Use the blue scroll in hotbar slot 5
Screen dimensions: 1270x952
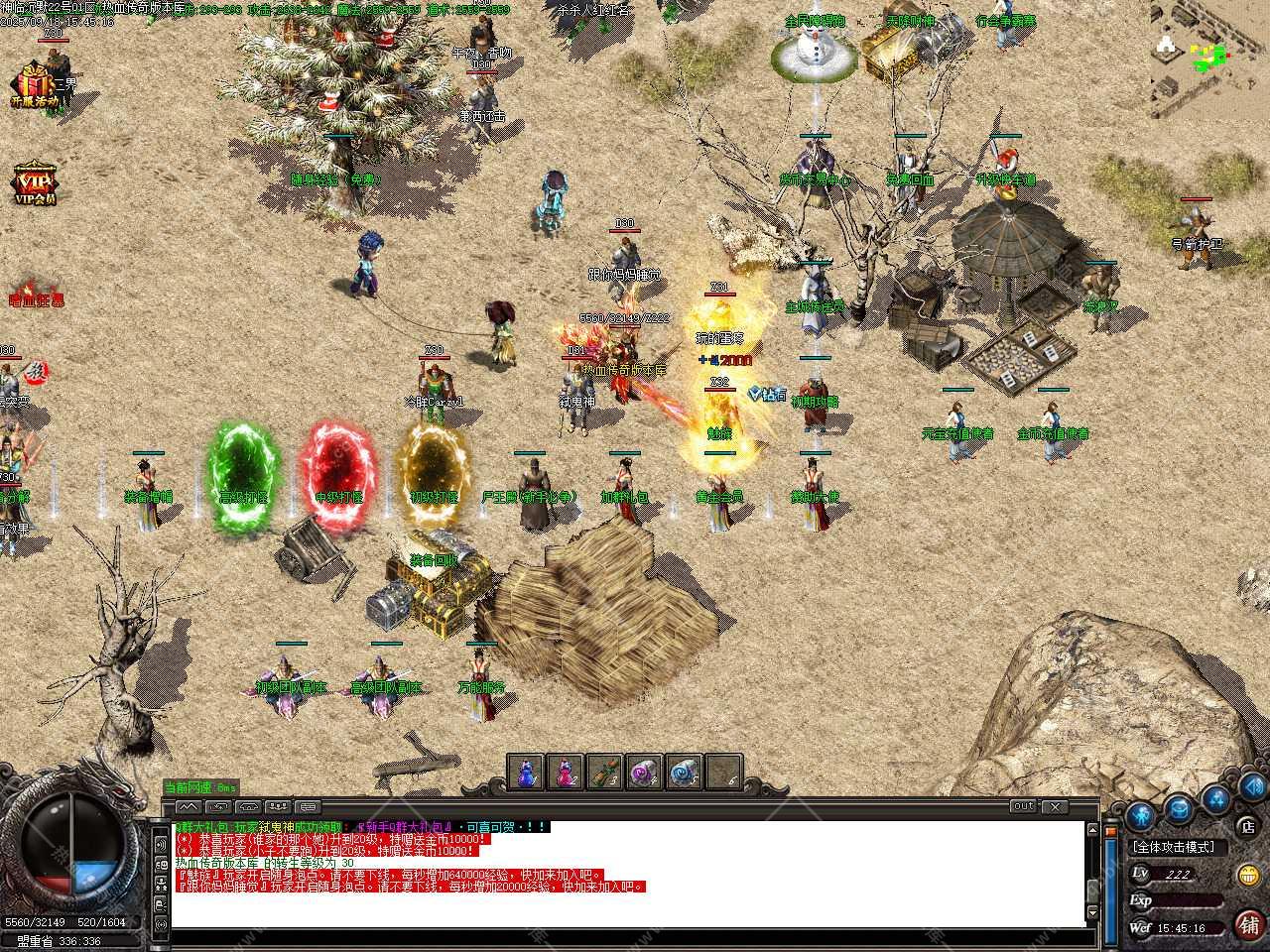(685, 773)
